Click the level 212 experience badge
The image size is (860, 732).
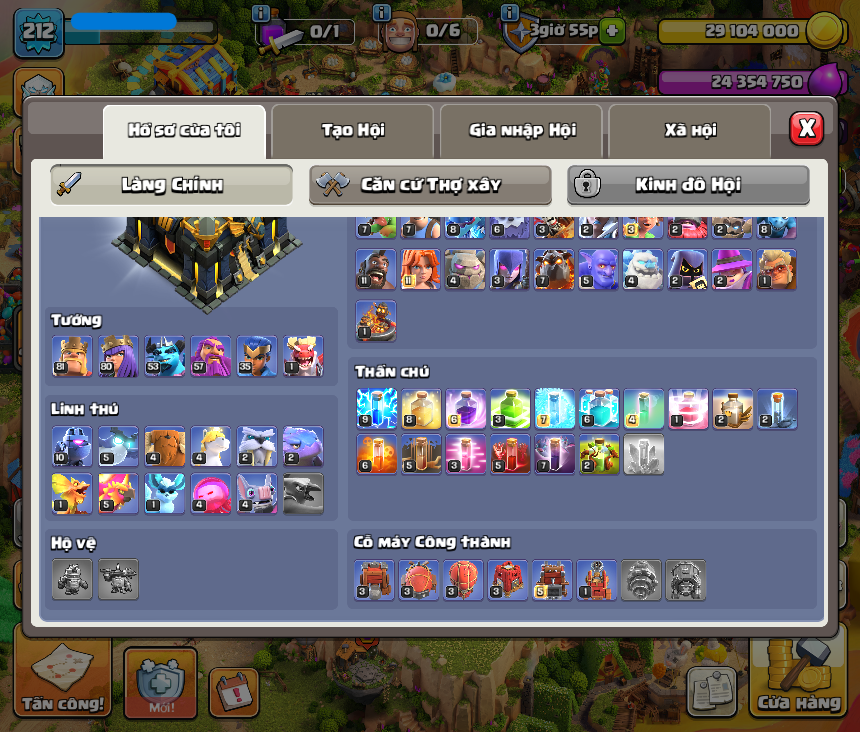[x=39, y=33]
